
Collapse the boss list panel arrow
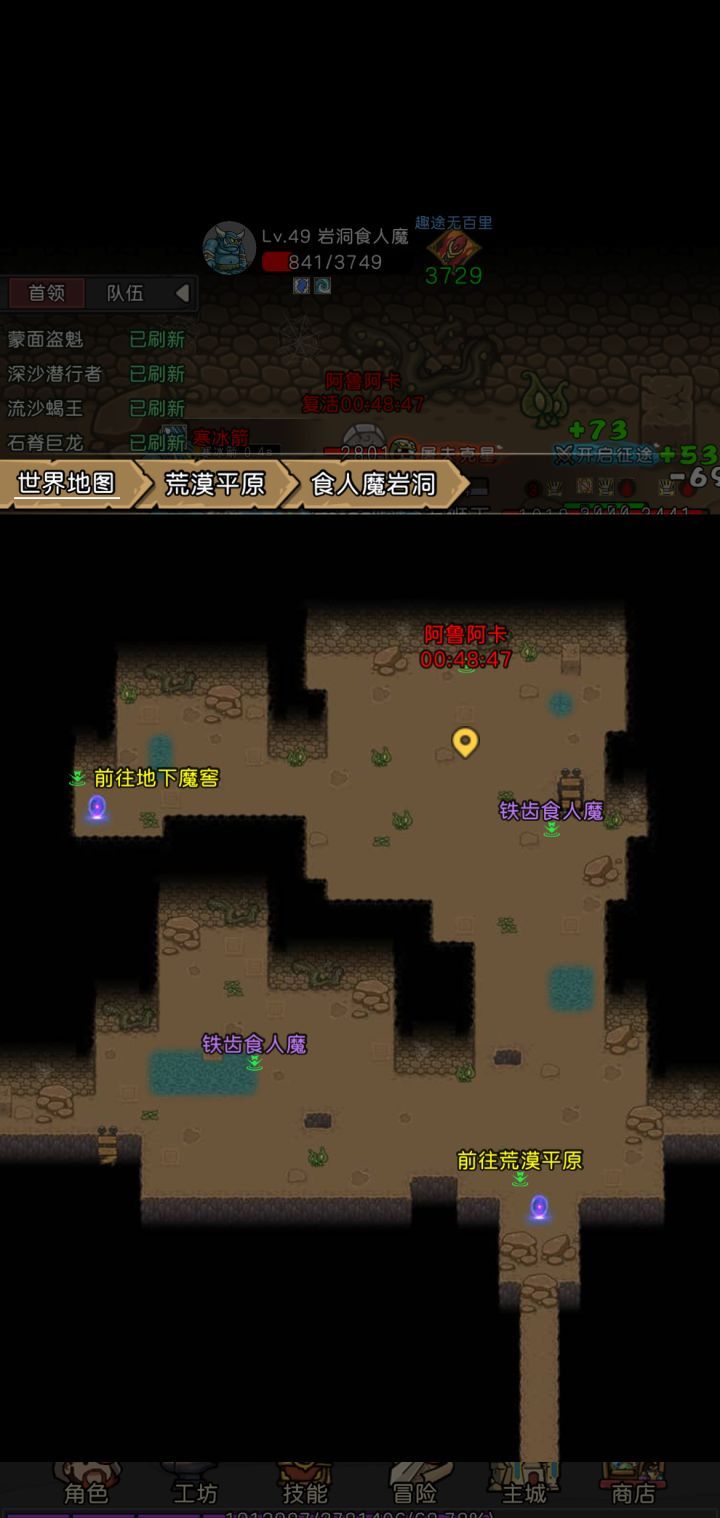182,293
